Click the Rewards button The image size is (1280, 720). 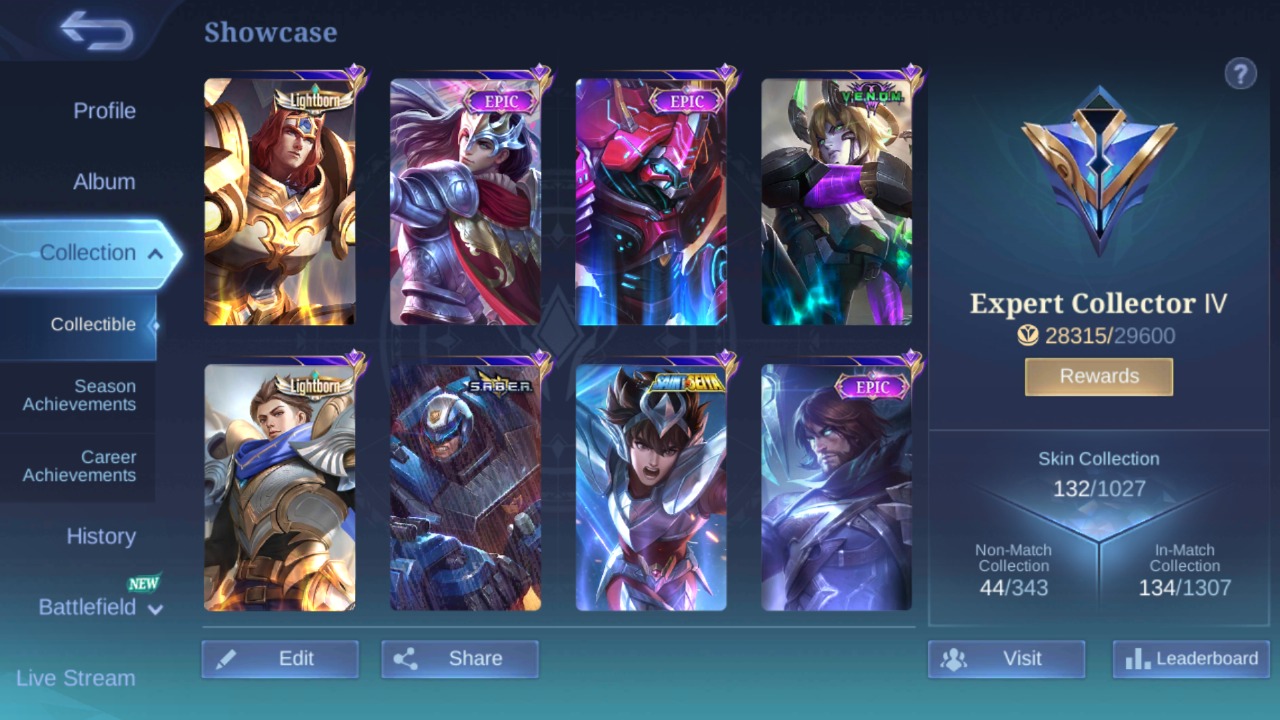click(x=1098, y=377)
